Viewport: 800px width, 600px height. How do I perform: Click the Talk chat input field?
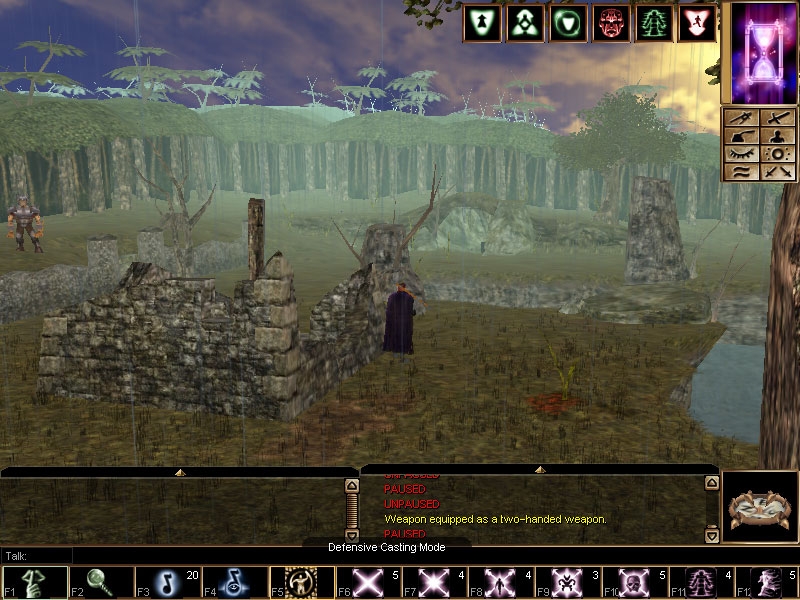[180, 555]
